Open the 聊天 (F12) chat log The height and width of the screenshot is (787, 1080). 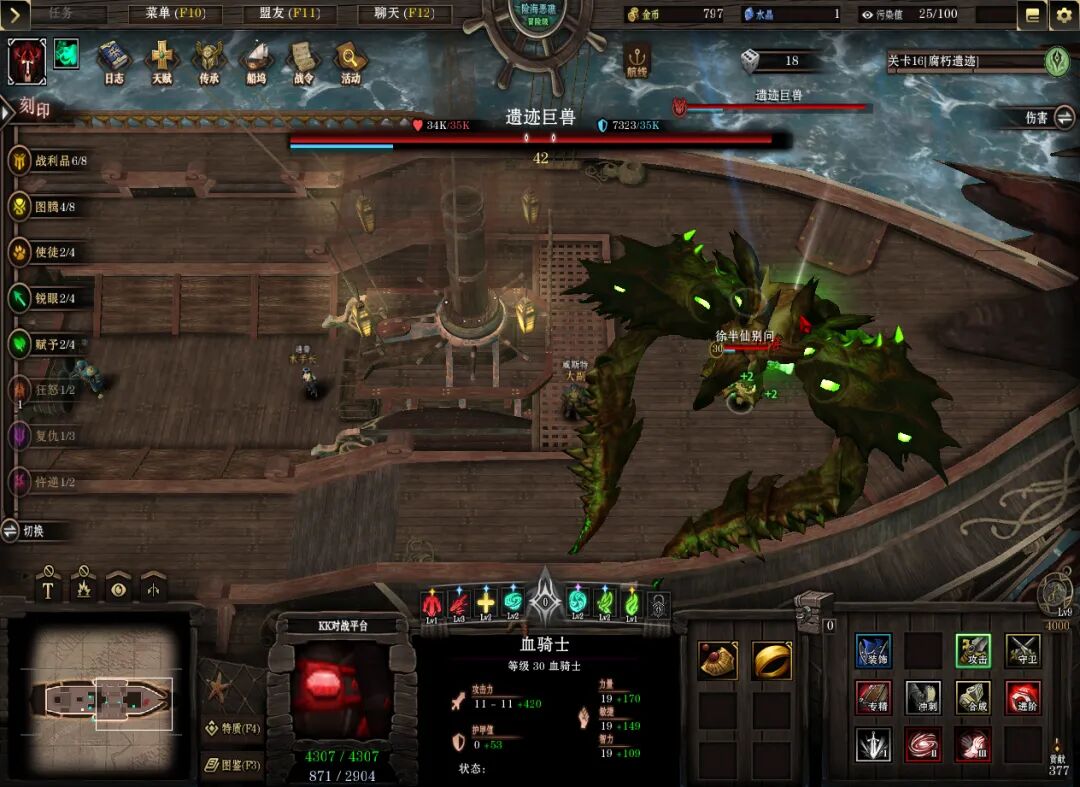(404, 14)
